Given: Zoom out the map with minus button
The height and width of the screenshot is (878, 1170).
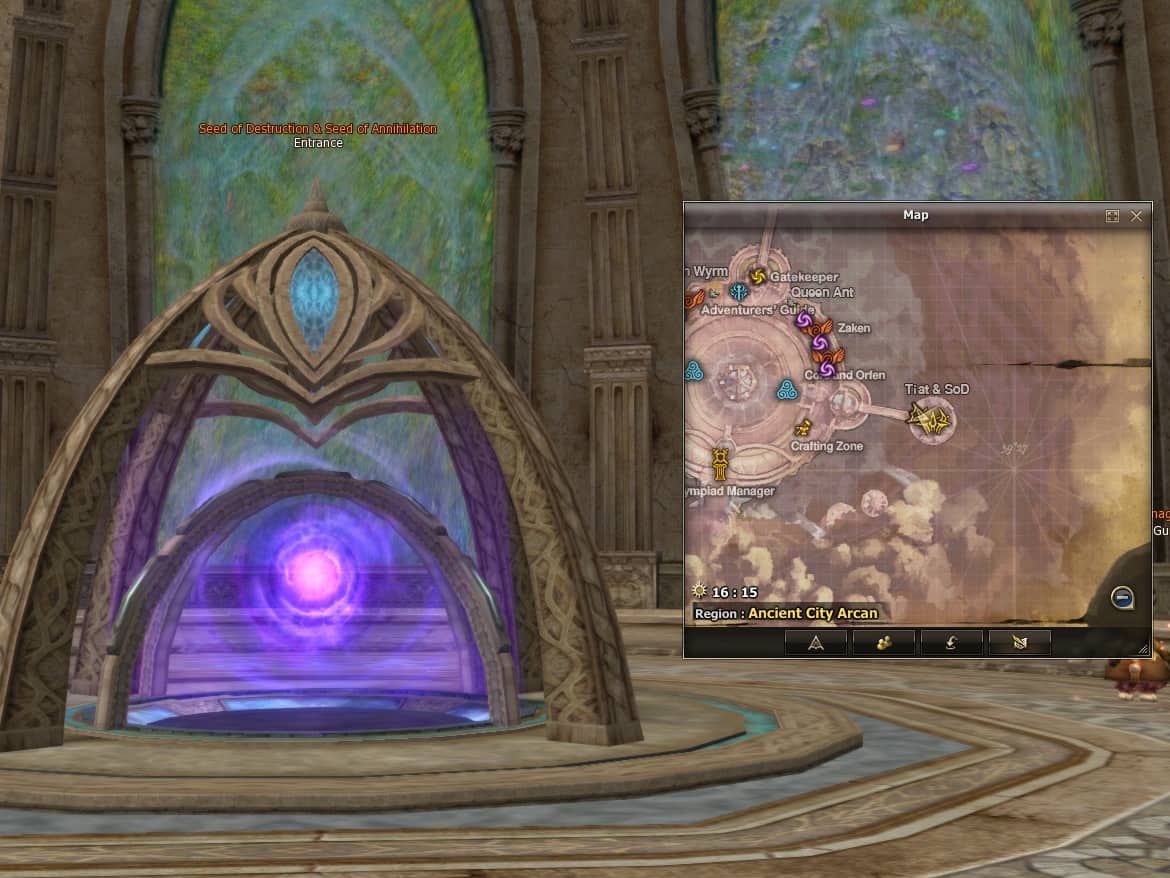Looking at the screenshot, I should coord(1122,598).
